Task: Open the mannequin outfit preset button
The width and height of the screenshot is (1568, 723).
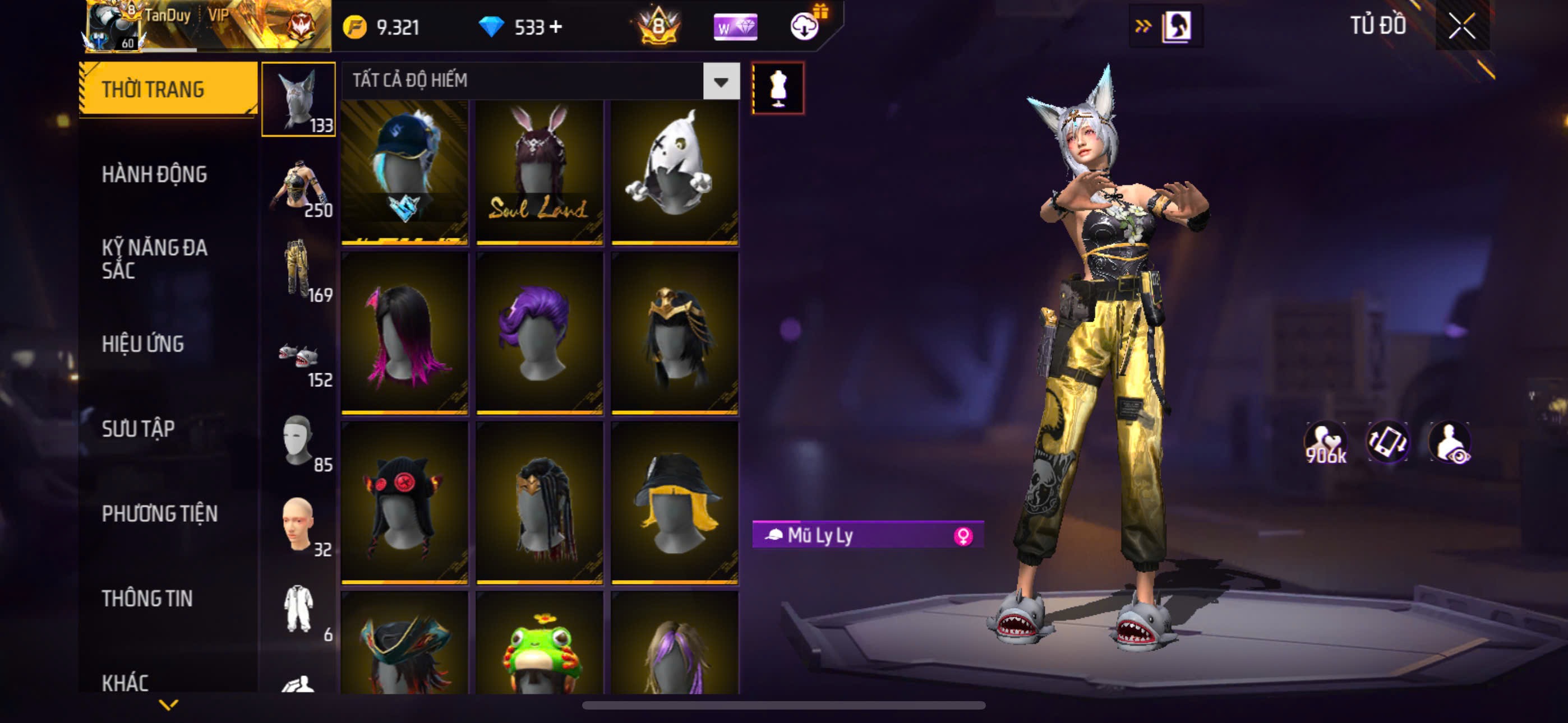Action: coord(778,88)
